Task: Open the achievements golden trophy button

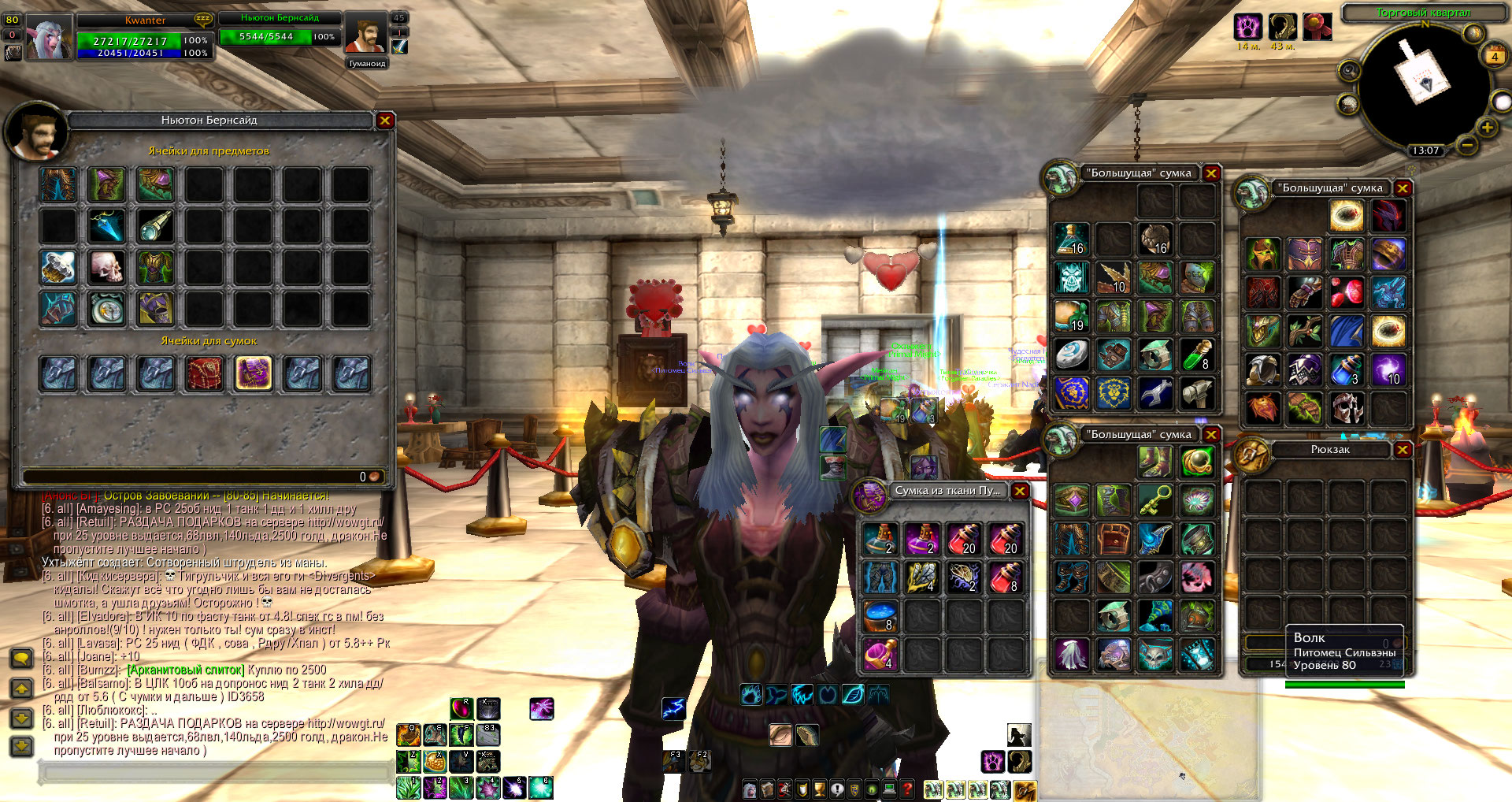Action: coord(819,789)
